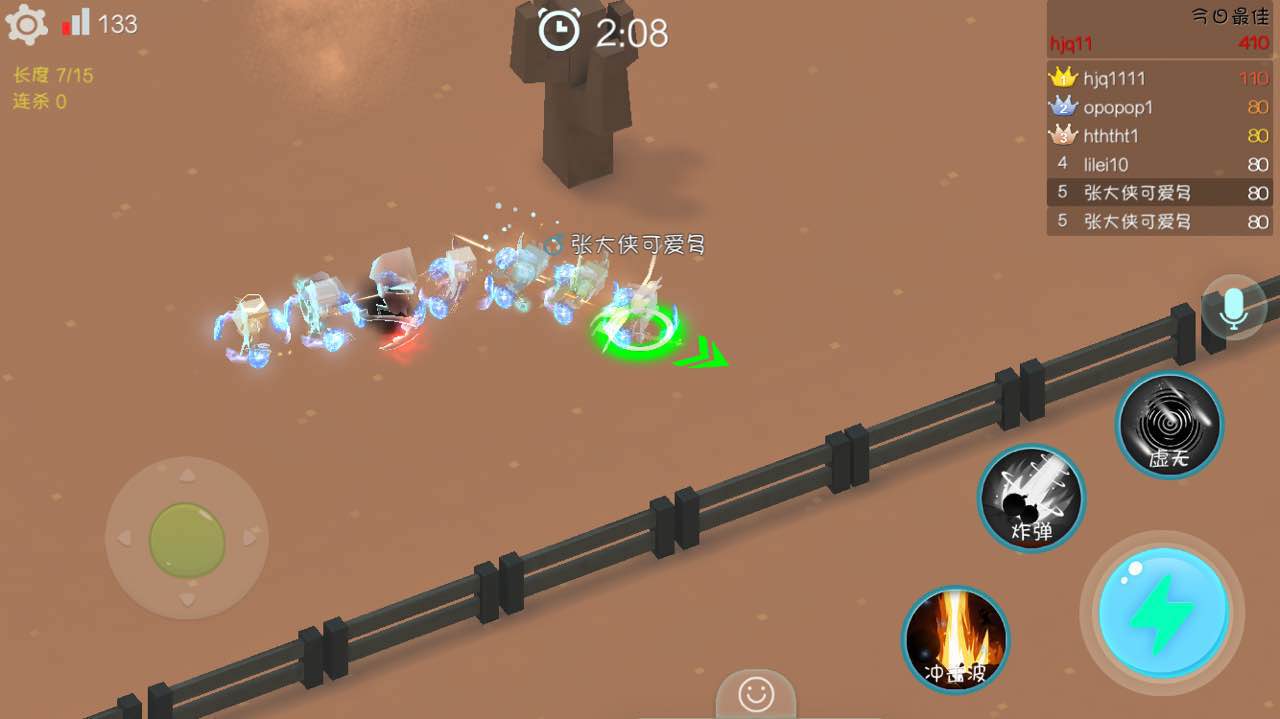Cast the 冲击波 shockwave skill
Viewport: 1280px width, 719px height.
coord(955,639)
